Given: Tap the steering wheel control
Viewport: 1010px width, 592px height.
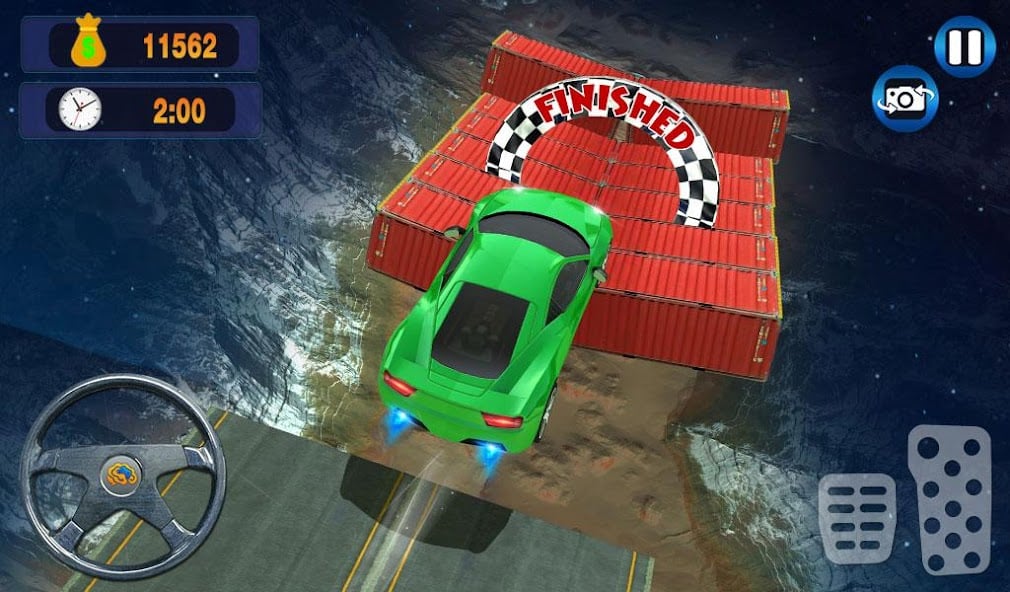Looking at the screenshot, I should (123, 475).
